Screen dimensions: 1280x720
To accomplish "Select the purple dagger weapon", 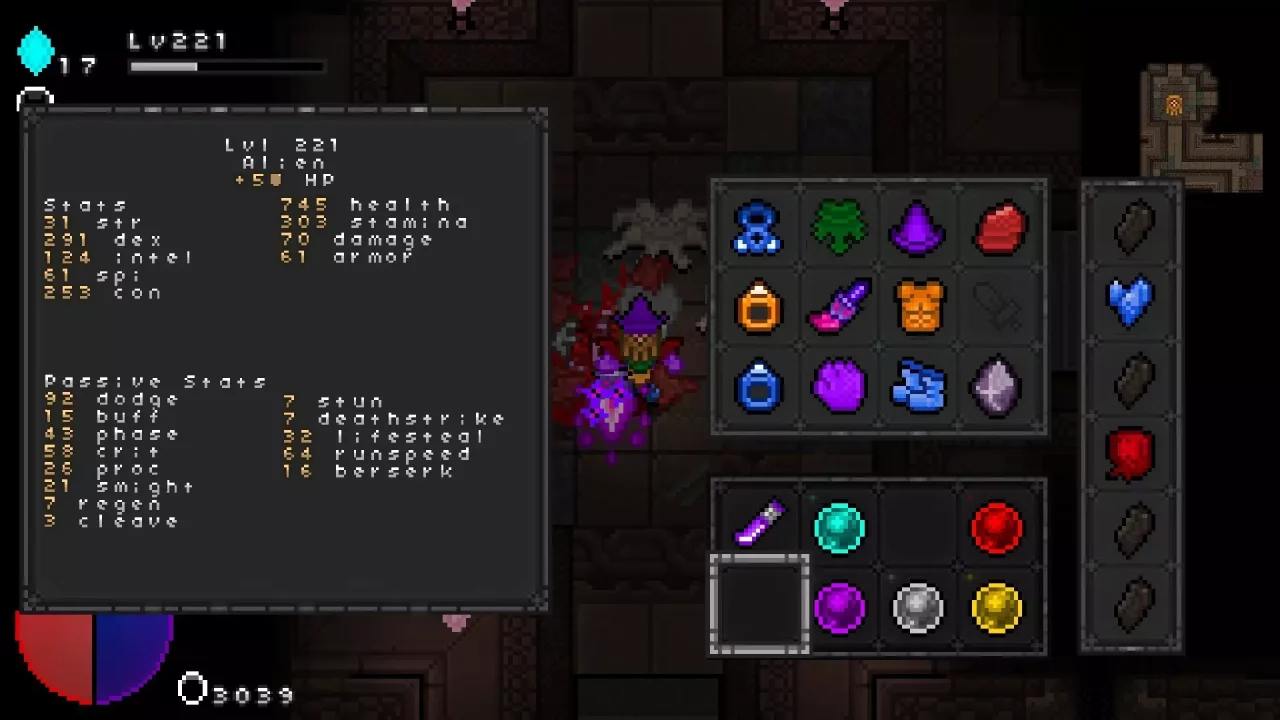I will [x=838, y=307].
